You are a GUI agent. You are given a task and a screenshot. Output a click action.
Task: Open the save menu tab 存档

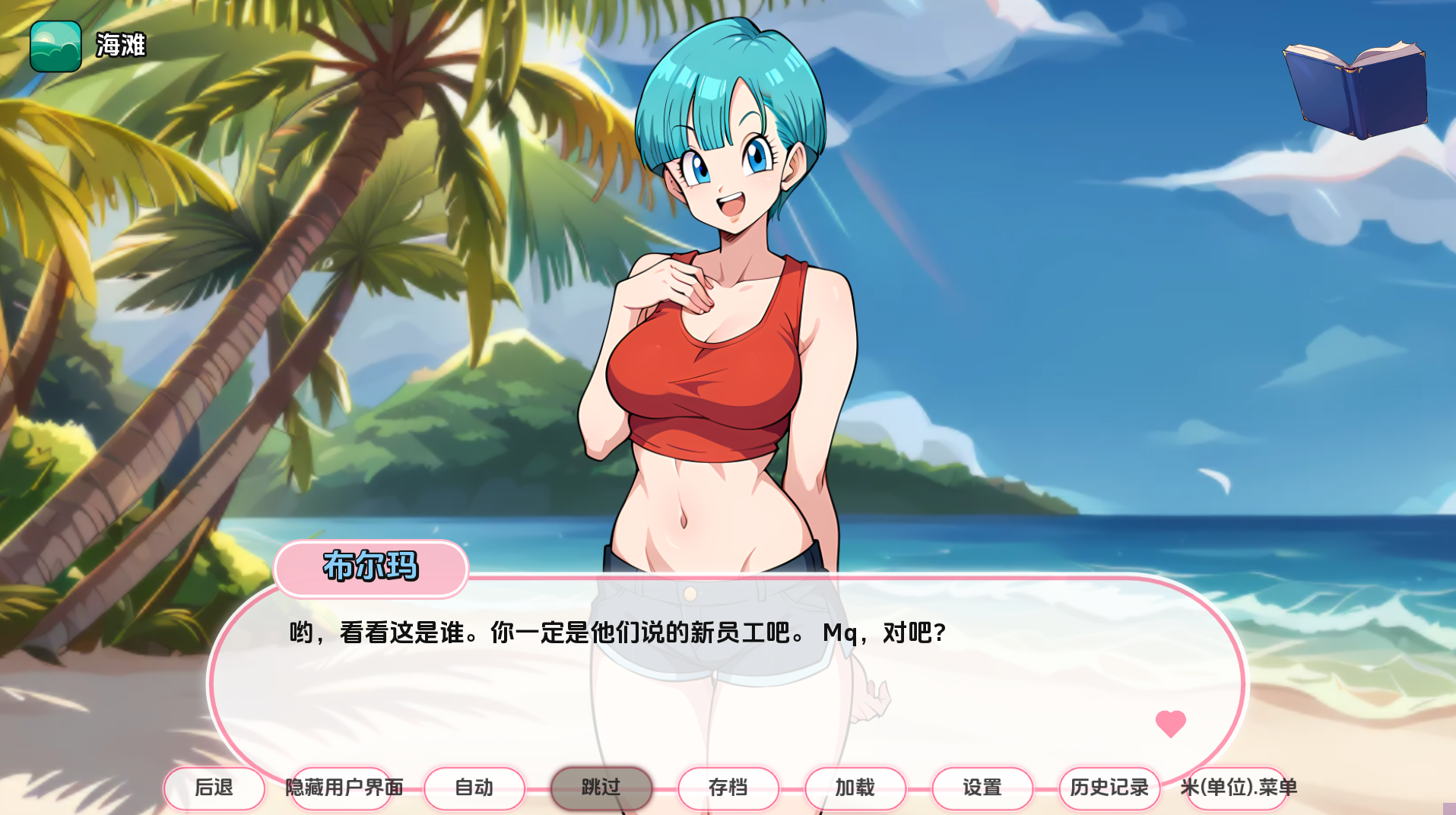(x=728, y=788)
